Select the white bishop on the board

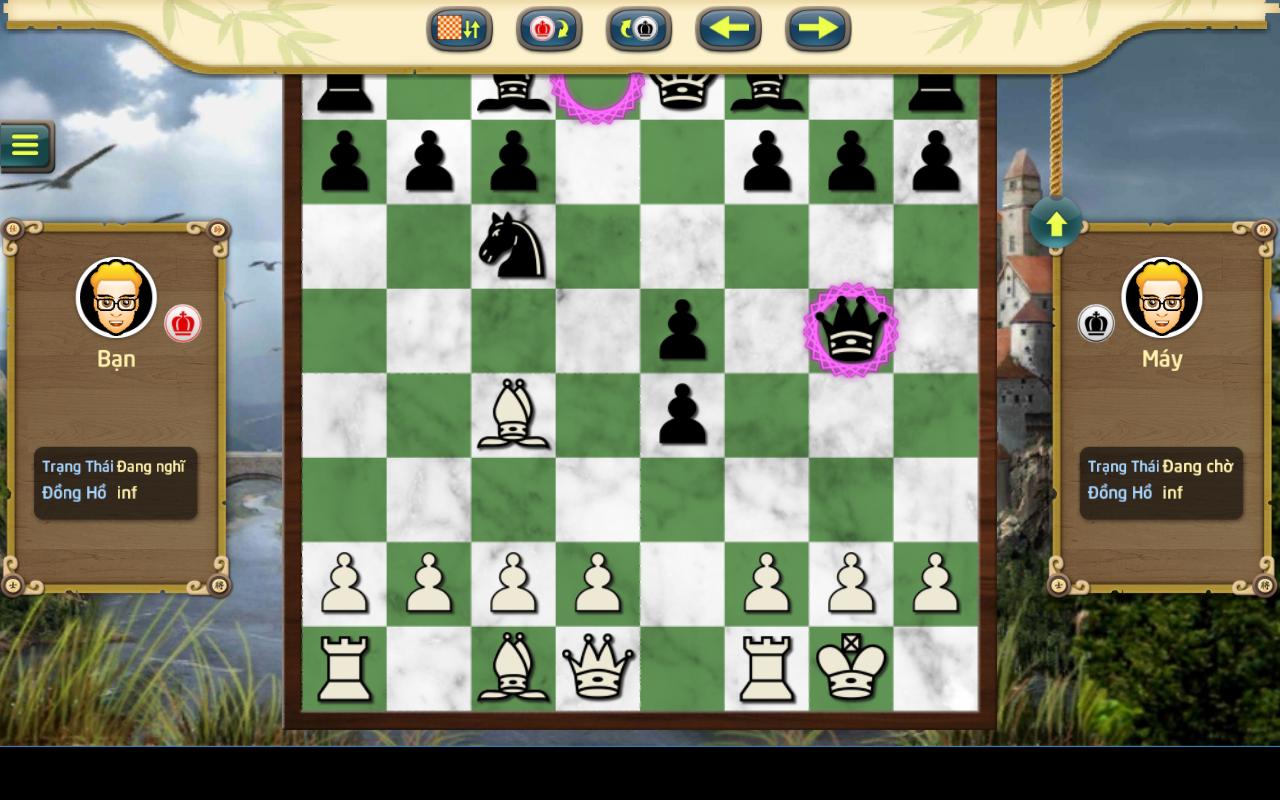(513, 415)
